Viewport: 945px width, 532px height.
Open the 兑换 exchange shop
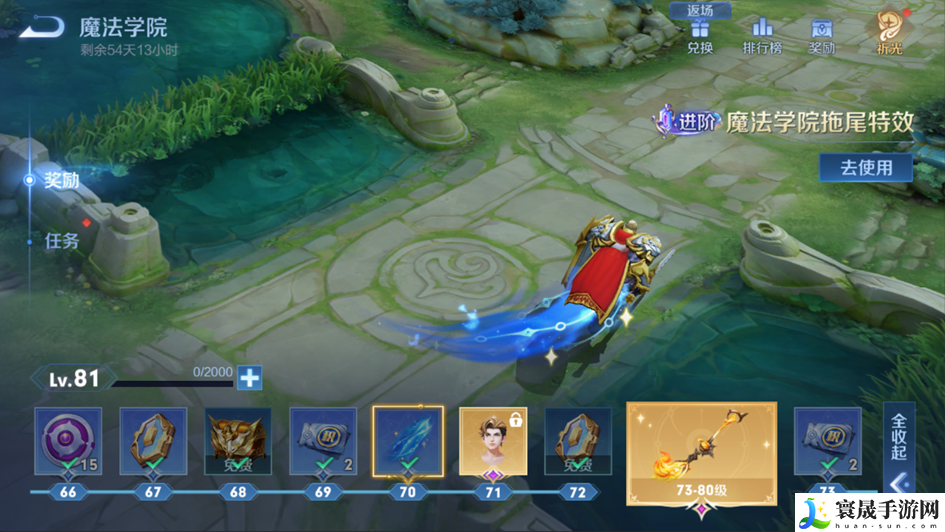click(700, 34)
